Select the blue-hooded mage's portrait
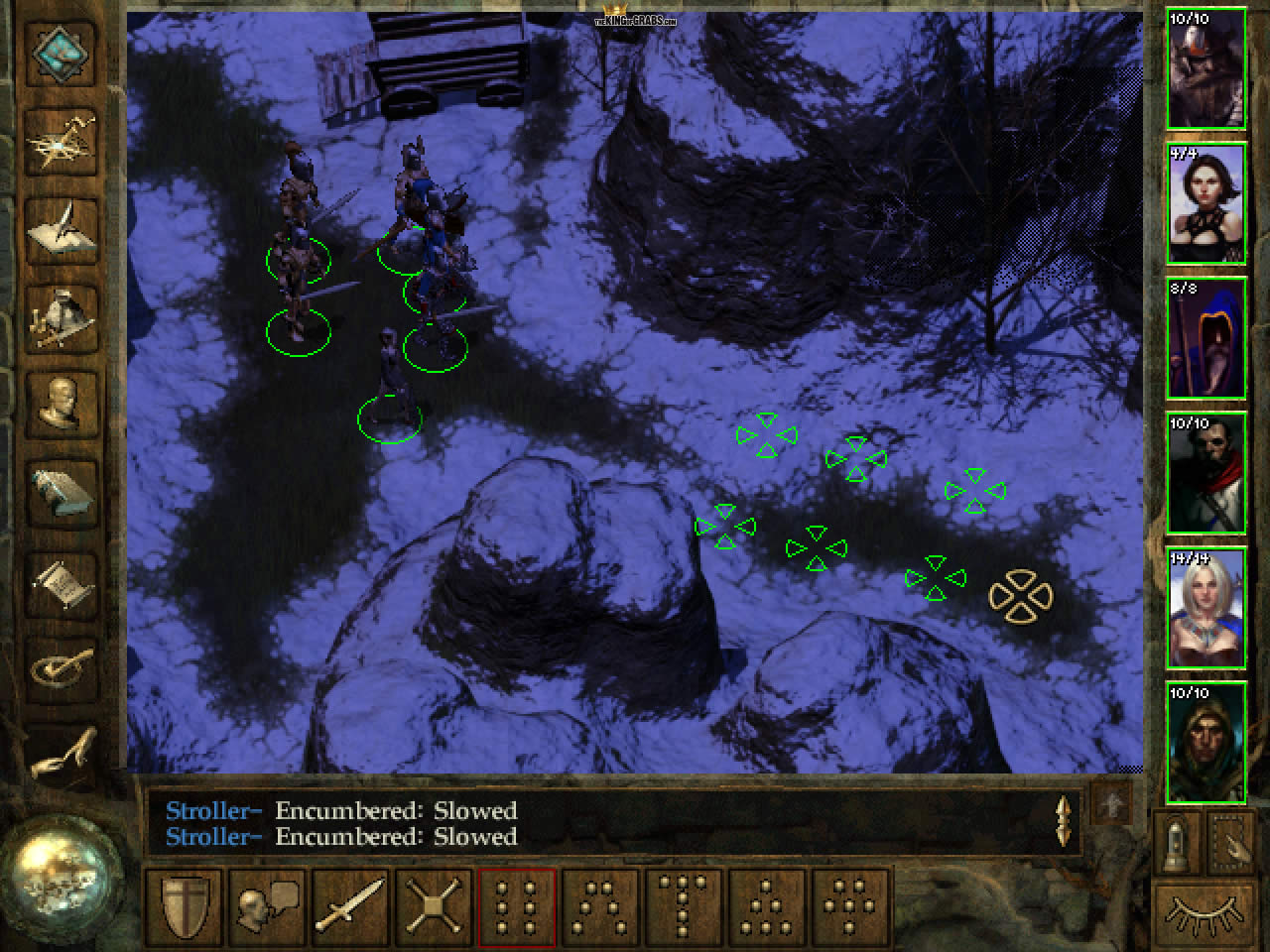This screenshot has width=1270, height=952. pyautogui.click(x=1206, y=339)
